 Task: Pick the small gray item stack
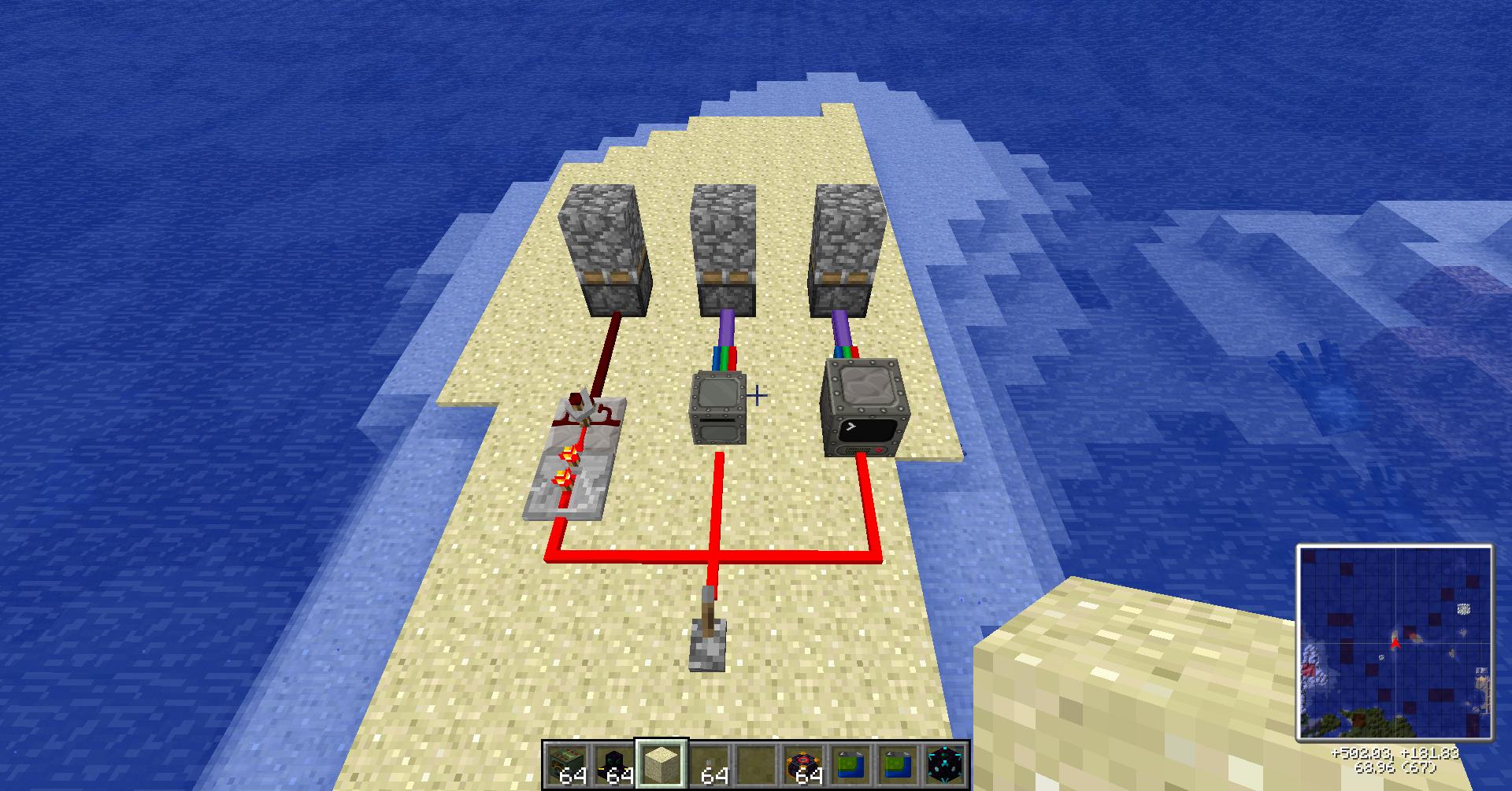[x=709, y=764]
